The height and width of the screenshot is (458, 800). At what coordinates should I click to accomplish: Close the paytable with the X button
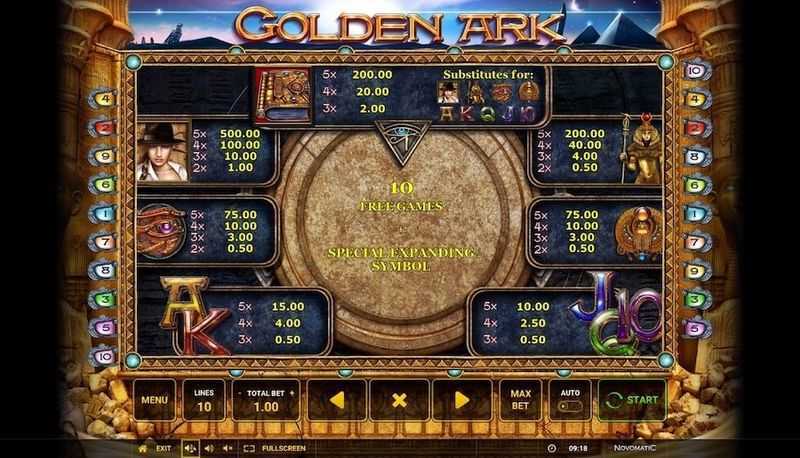tap(399, 401)
